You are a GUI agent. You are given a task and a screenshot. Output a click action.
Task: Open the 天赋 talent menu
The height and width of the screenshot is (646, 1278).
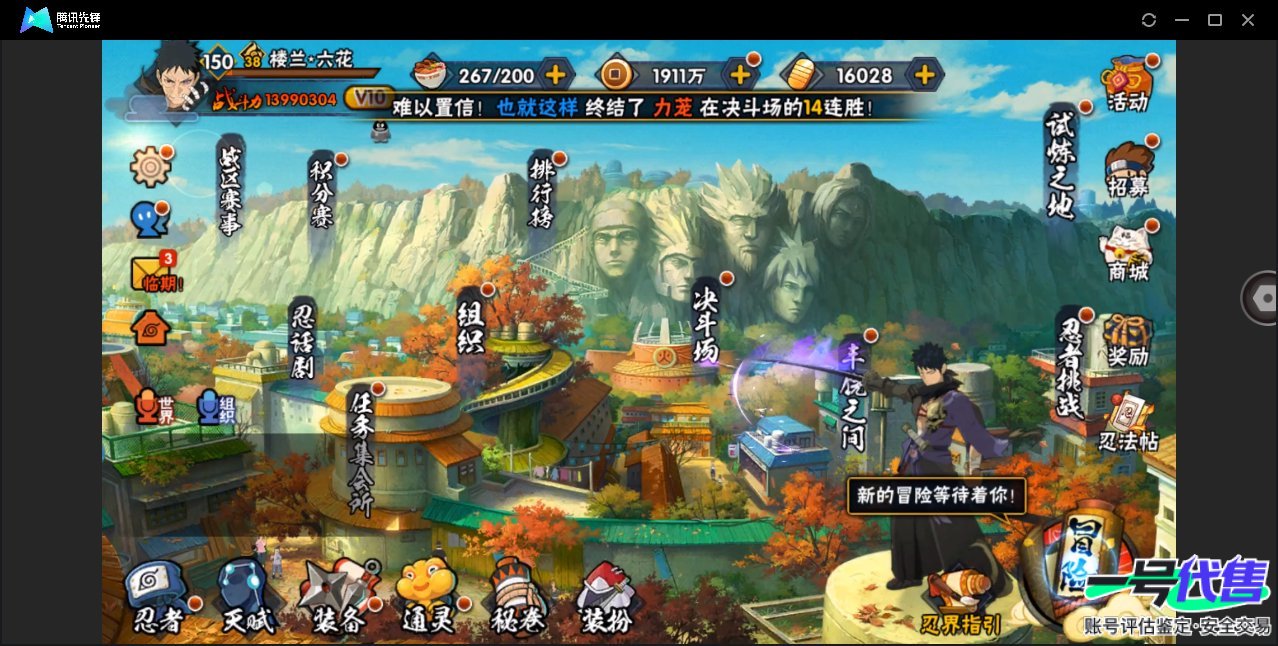[x=246, y=598]
